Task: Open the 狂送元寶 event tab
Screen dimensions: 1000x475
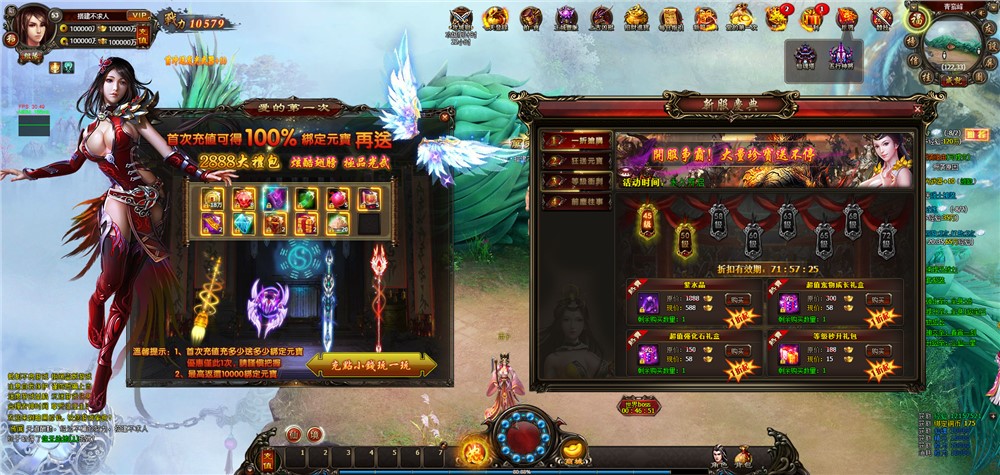Action: (575, 162)
